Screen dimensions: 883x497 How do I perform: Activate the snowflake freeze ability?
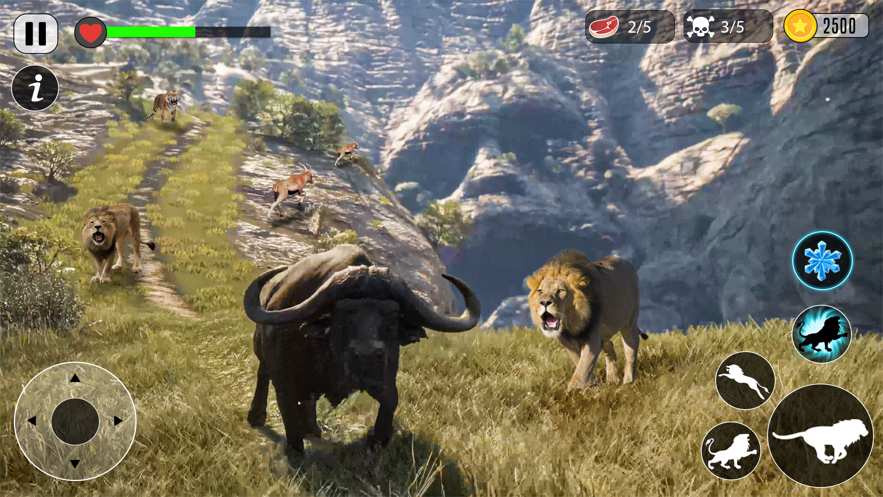click(822, 261)
